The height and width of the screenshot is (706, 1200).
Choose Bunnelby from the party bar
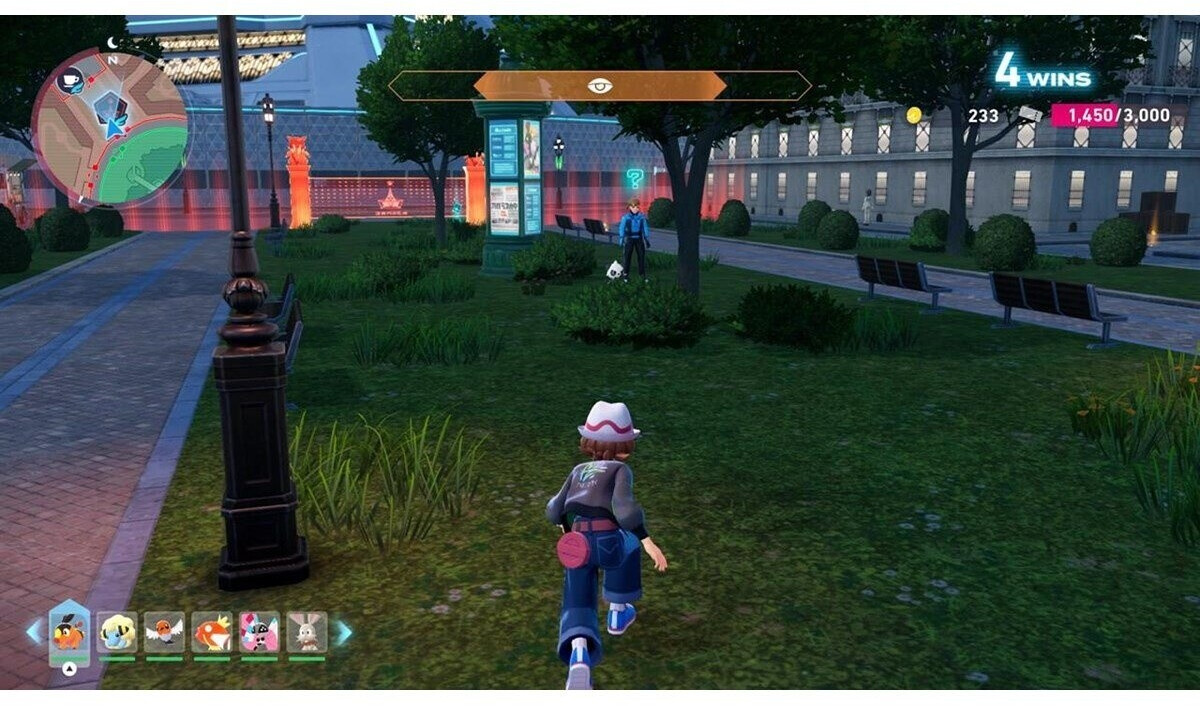pos(307,631)
